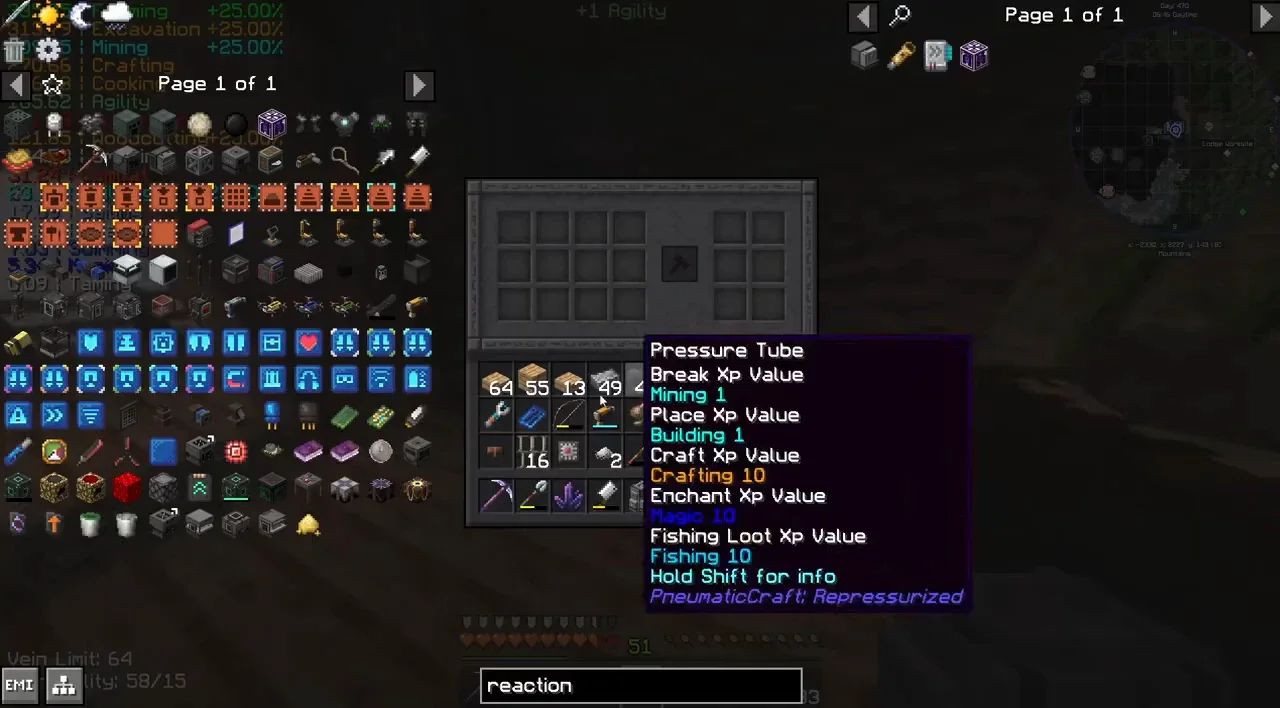The height and width of the screenshot is (708, 1280).
Task: Go to previous page of favorites panel
Action: (16, 85)
